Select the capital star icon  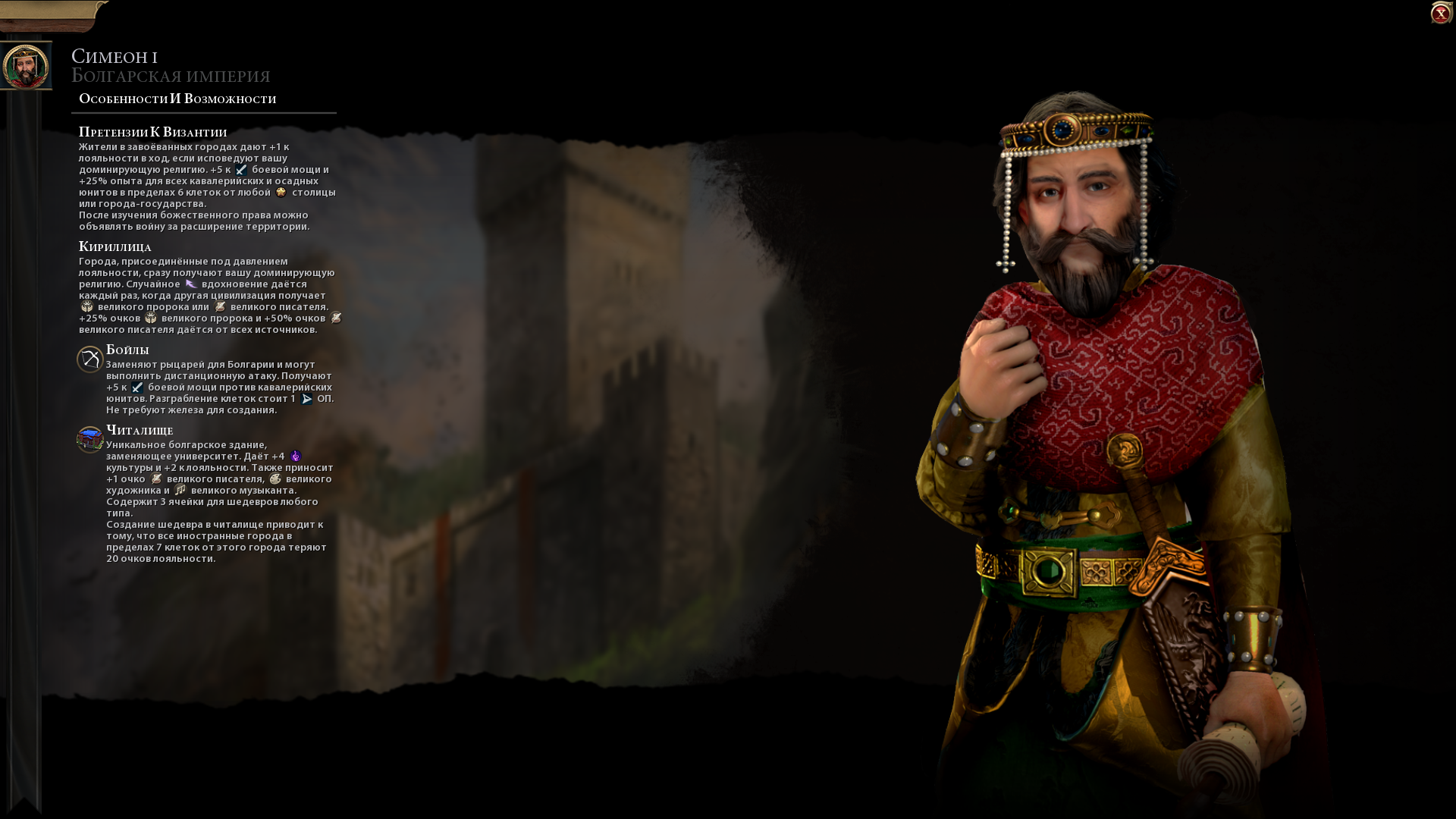pyautogui.click(x=279, y=192)
